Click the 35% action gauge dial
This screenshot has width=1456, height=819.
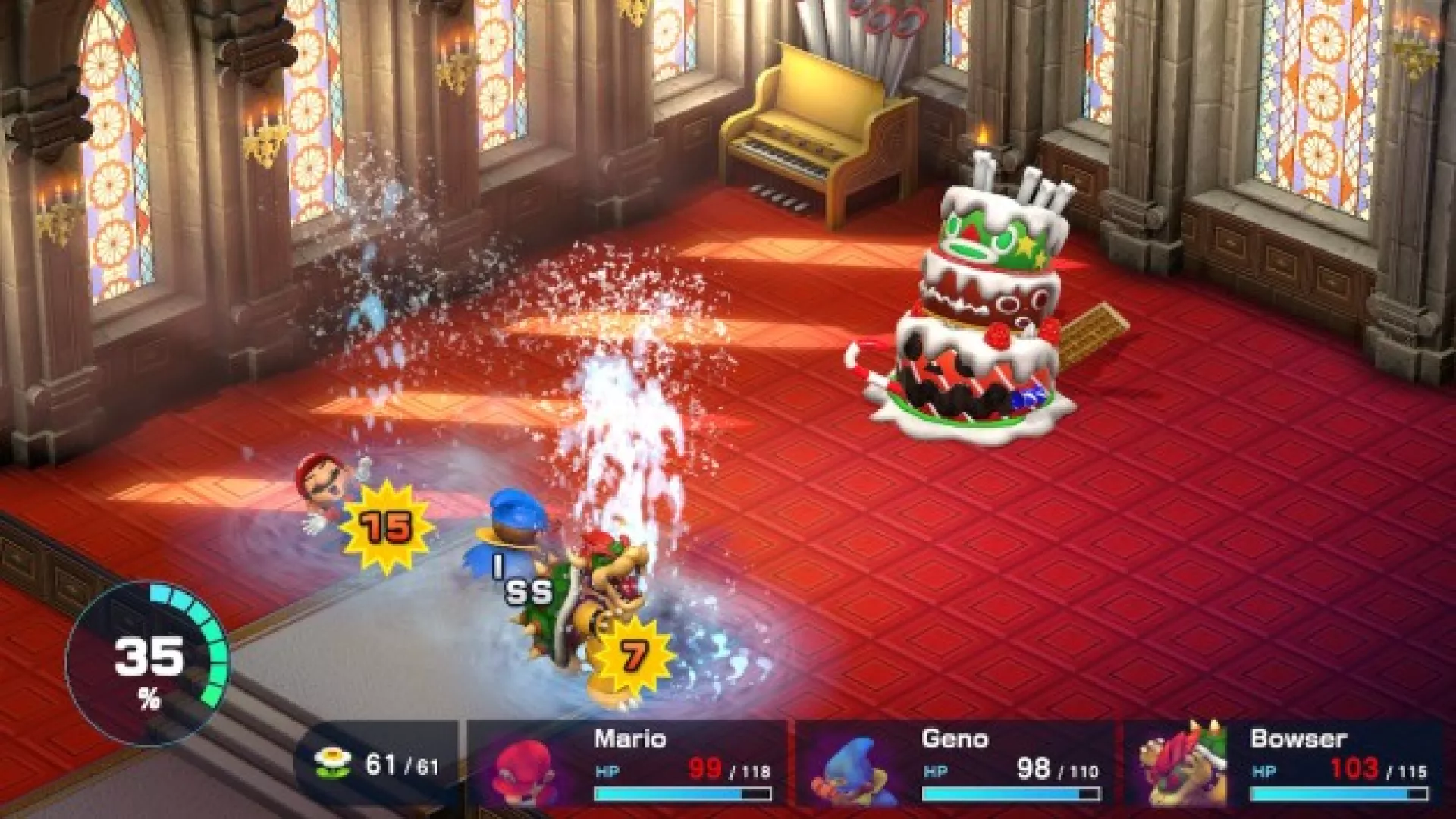coord(148,664)
